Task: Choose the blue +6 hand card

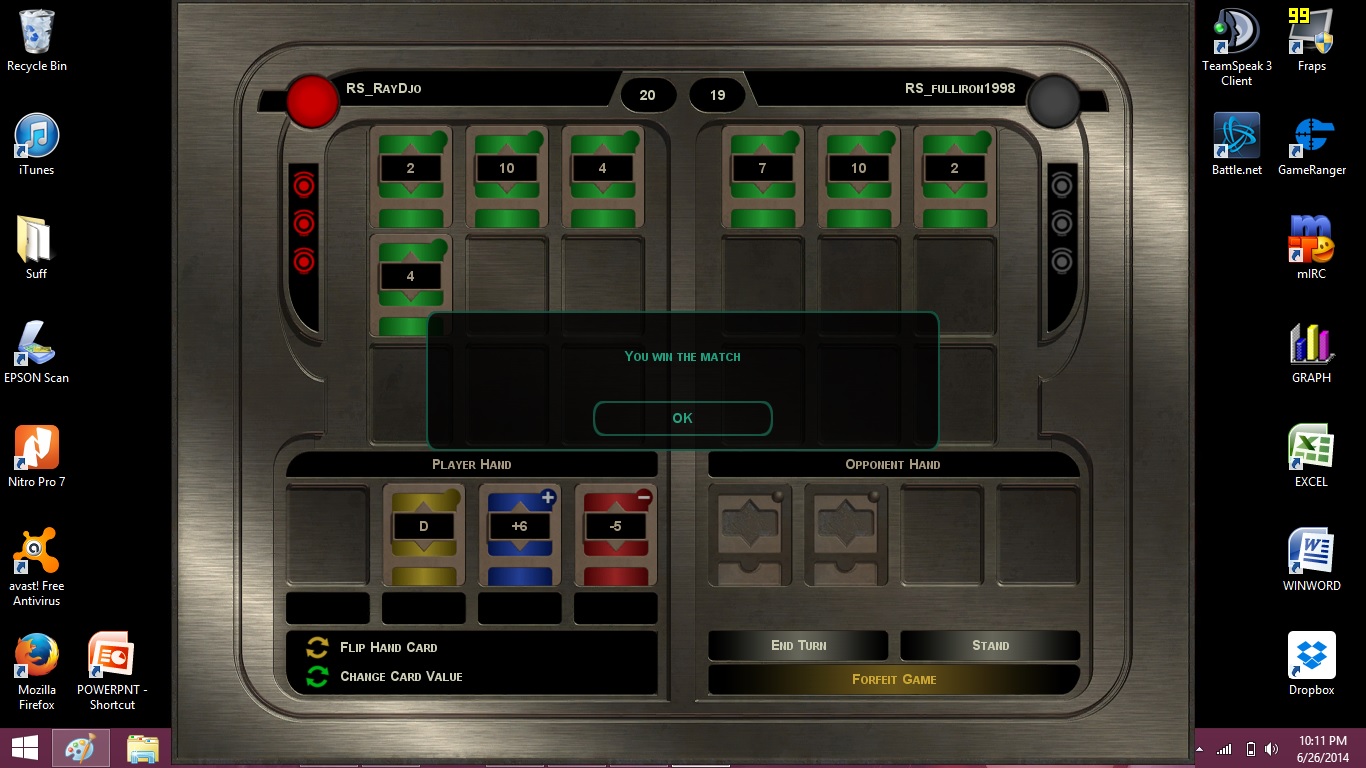Action: pyautogui.click(x=520, y=534)
